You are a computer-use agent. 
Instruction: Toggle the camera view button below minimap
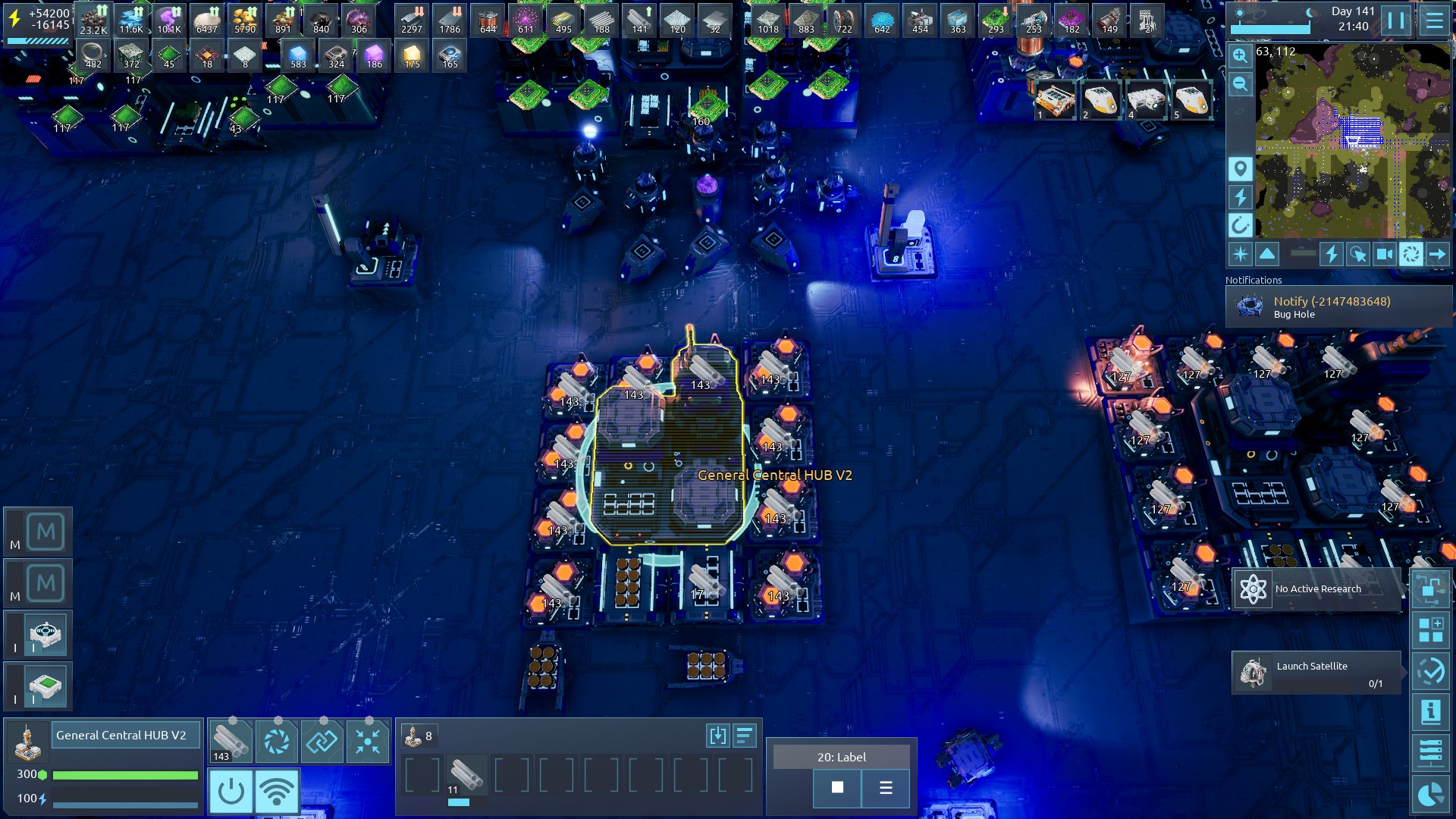1384,254
